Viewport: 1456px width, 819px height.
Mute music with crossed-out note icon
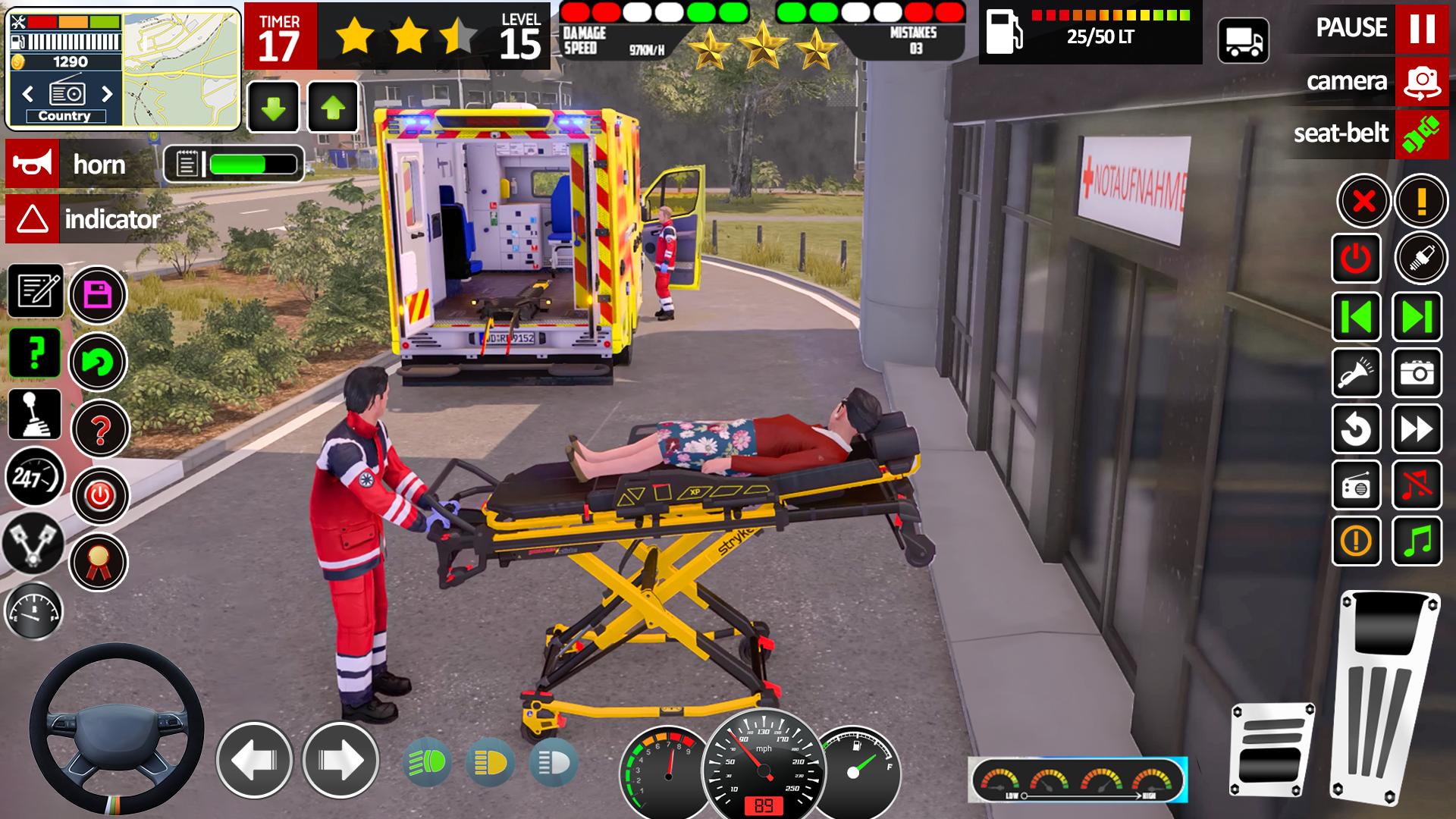1417,485
